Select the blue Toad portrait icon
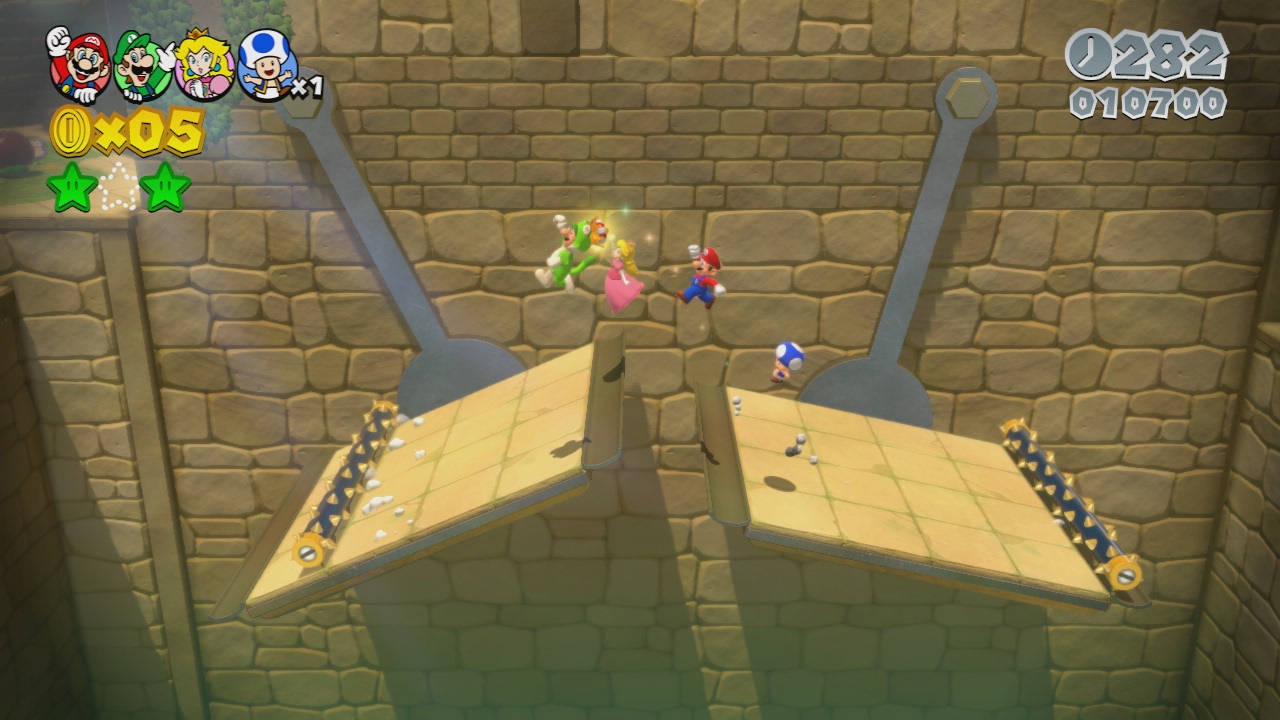This screenshot has width=1280, height=720. click(x=266, y=66)
